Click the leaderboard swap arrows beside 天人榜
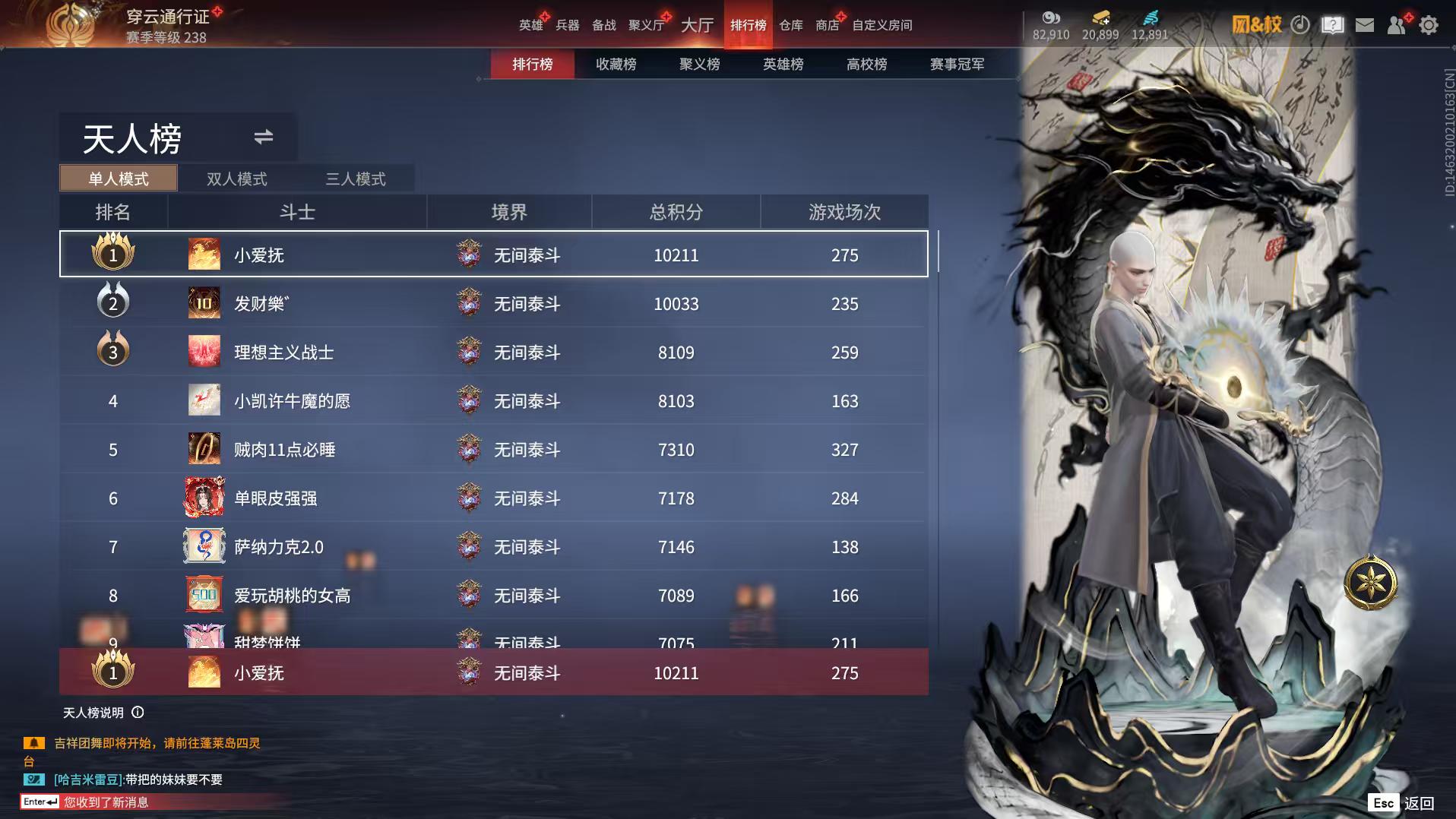 coord(263,138)
